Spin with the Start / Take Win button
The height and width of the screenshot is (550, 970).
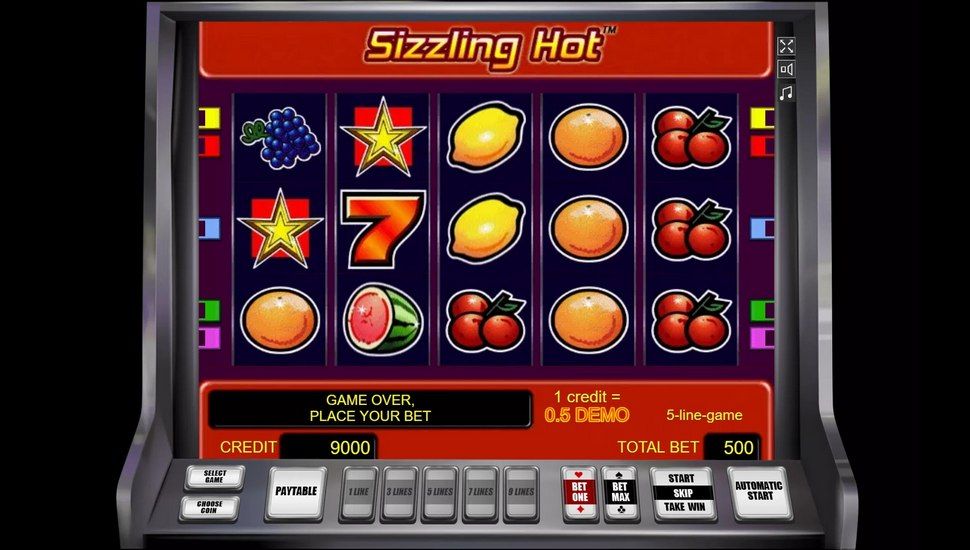click(x=681, y=492)
